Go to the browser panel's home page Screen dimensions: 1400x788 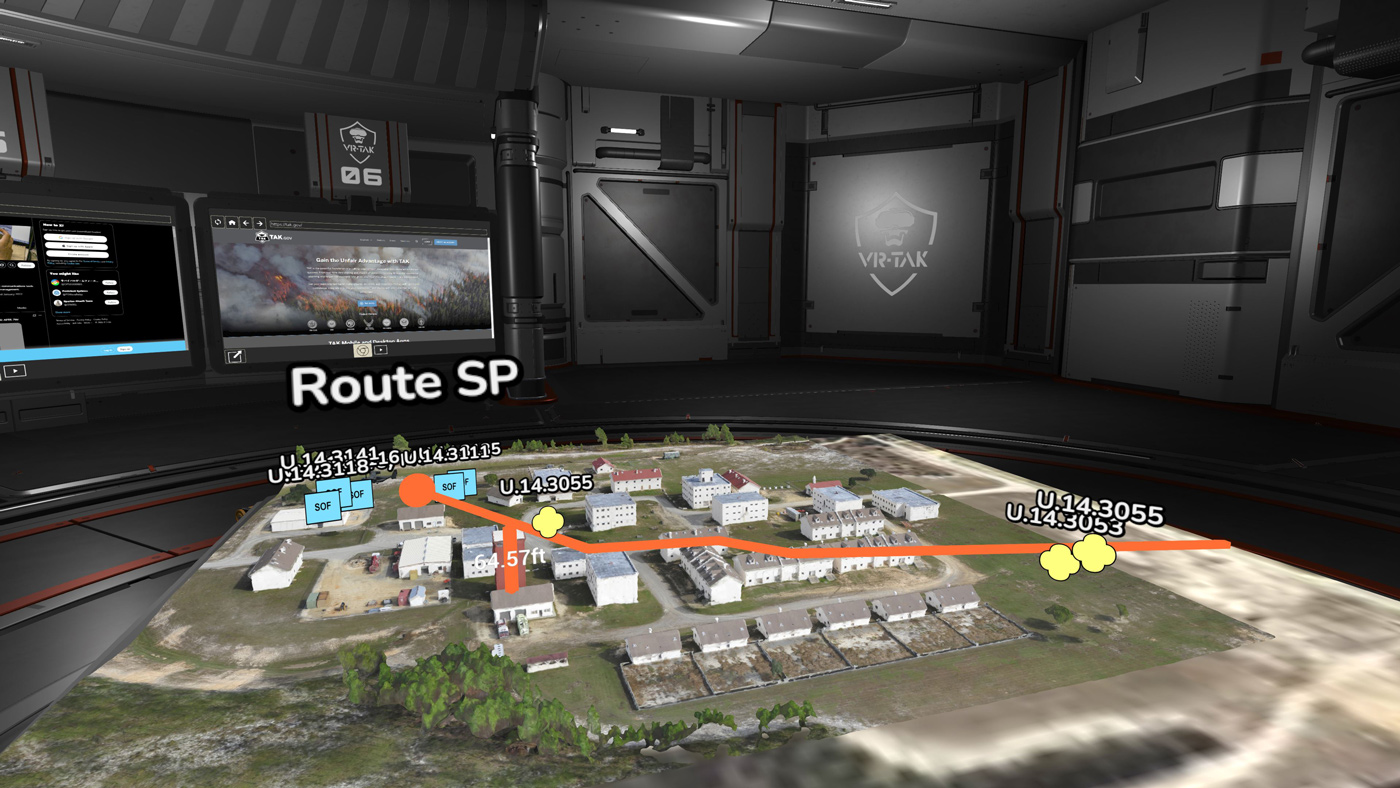click(x=232, y=223)
